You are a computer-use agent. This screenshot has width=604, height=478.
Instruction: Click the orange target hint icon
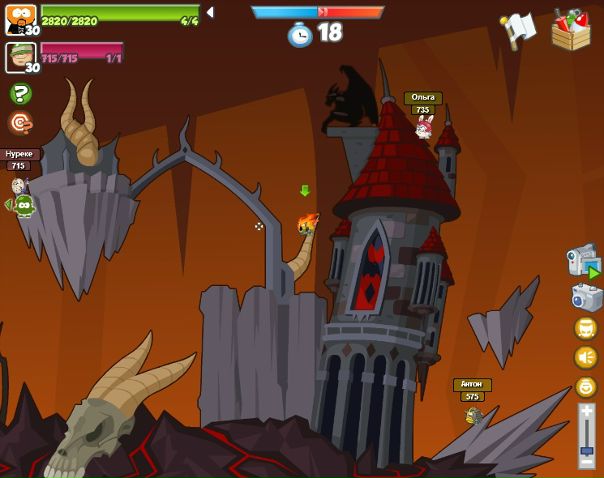[20, 122]
